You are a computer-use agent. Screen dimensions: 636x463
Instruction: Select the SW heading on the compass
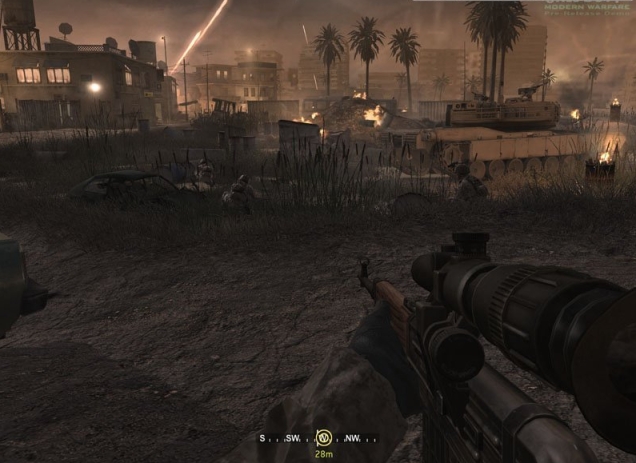point(292,438)
